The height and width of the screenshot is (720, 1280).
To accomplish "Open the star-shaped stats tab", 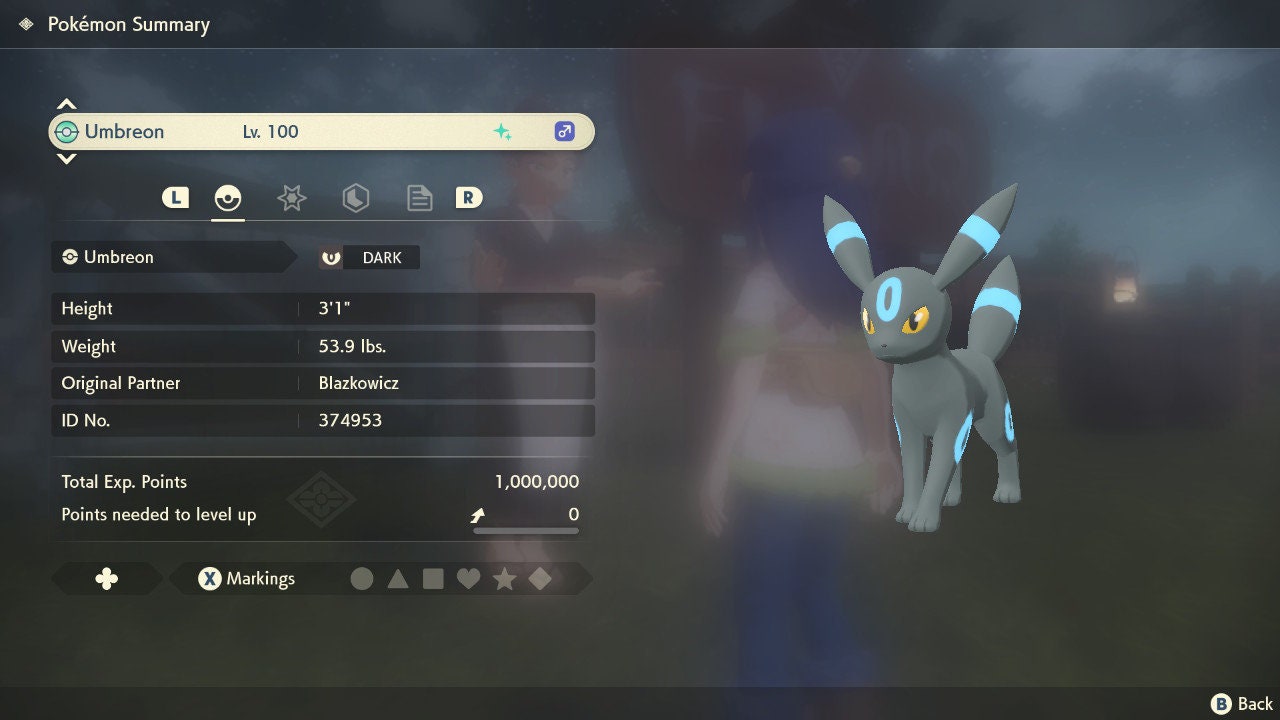I will pos(291,198).
